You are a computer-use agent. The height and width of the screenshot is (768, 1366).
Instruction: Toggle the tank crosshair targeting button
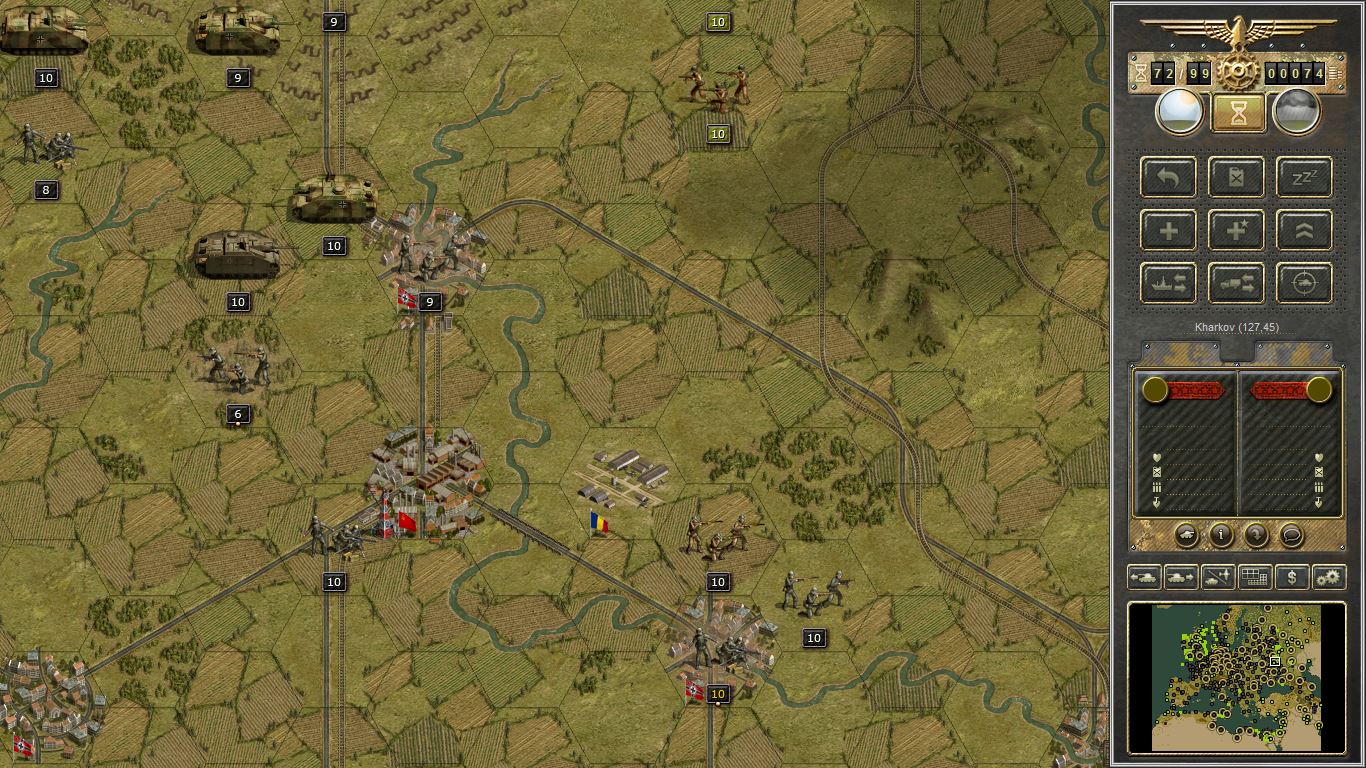[1305, 282]
